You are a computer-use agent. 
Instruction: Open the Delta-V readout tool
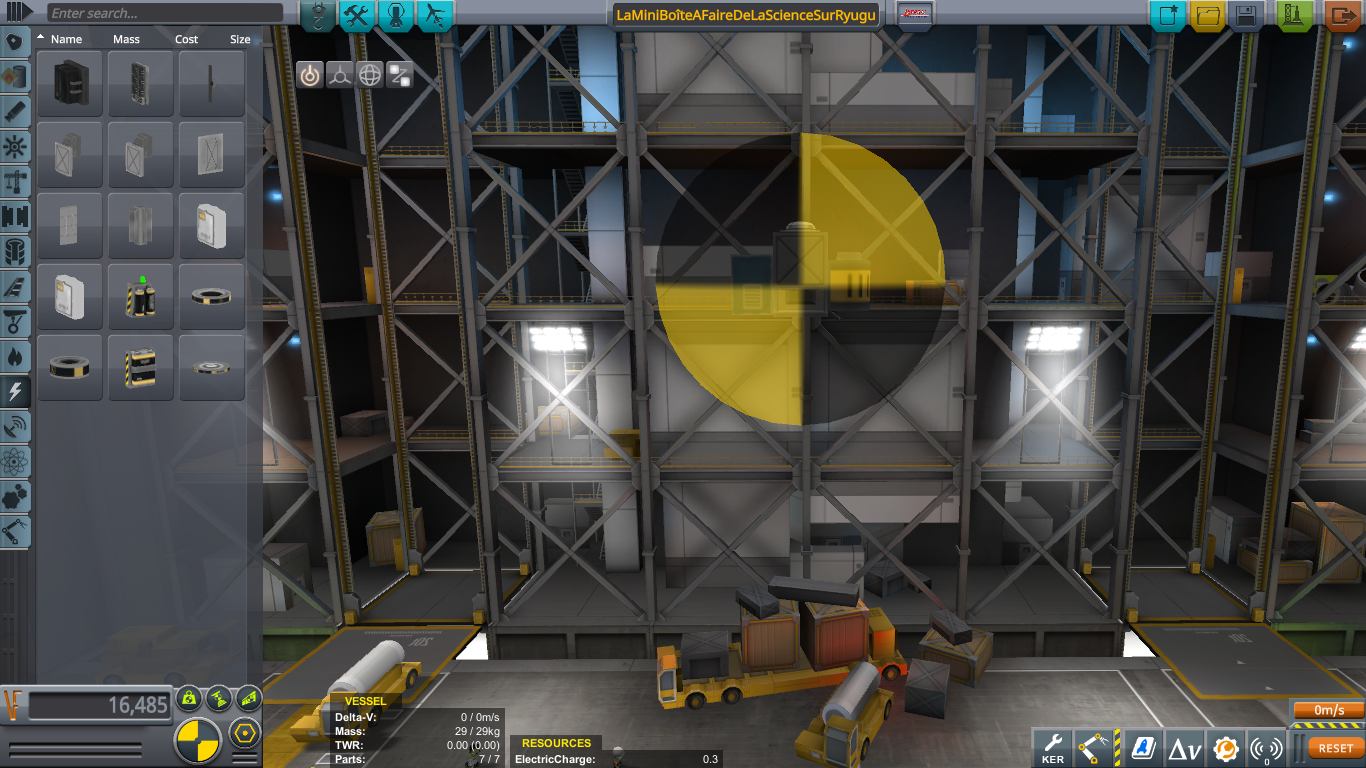pyautogui.click(x=1185, y=748)
